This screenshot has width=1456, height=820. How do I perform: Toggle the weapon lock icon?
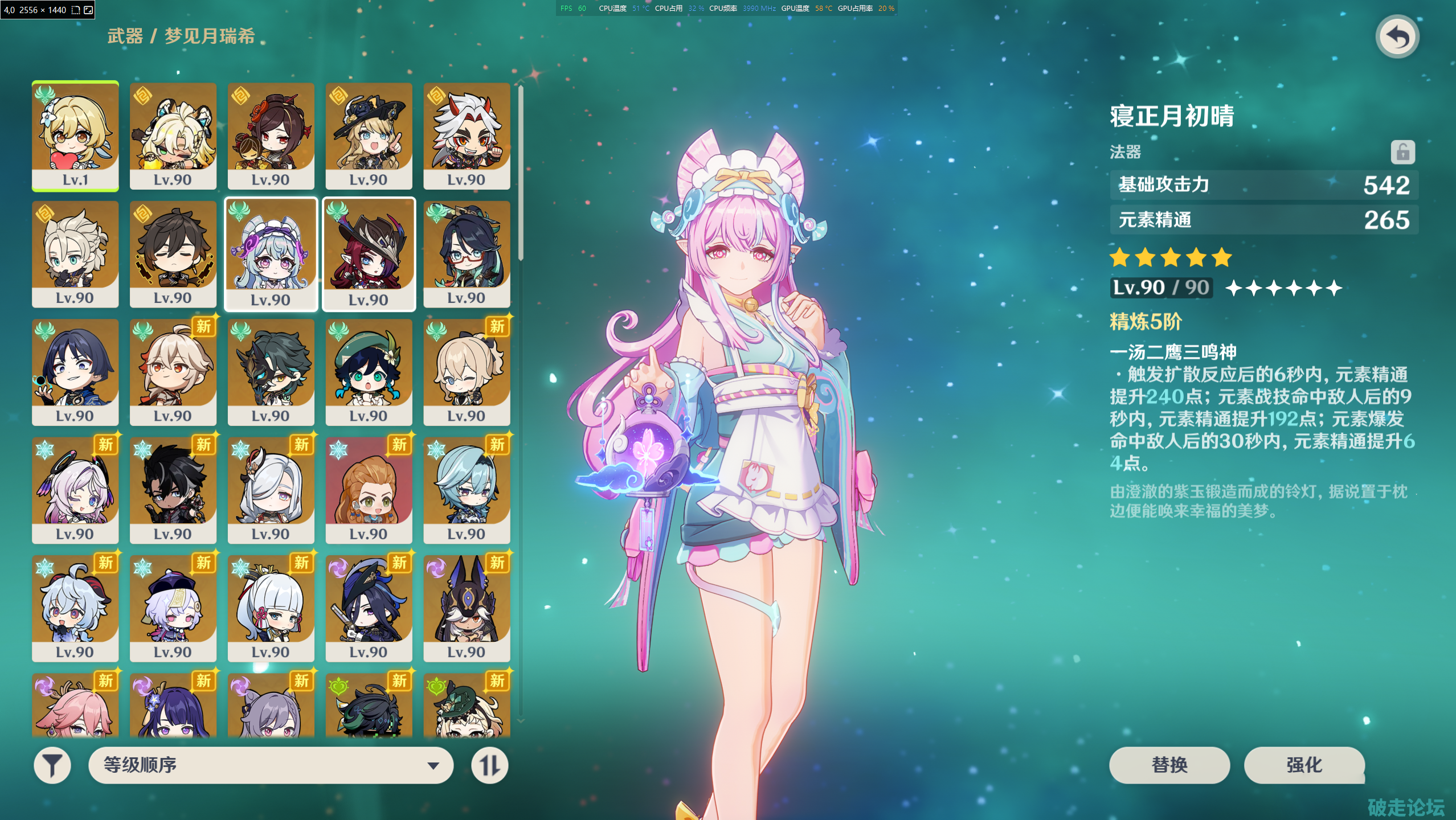(1402, 152)
